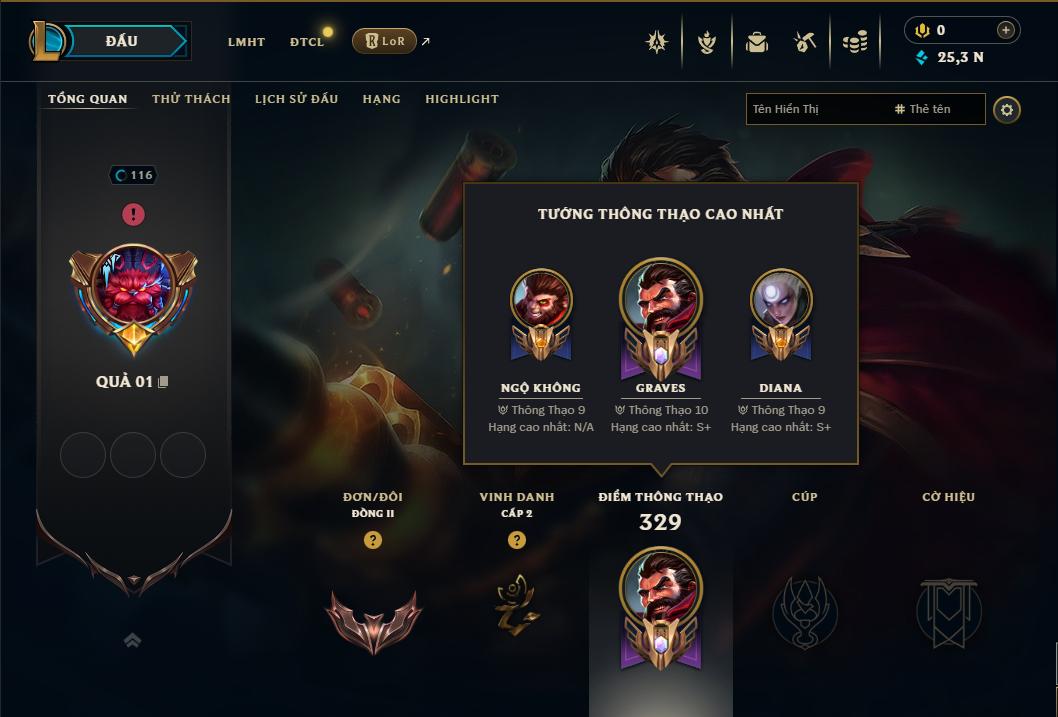Select the HẠNG tab
The height and width of the screenshot is (717, 1058).
pyautogui.click(x=381, y=99)
